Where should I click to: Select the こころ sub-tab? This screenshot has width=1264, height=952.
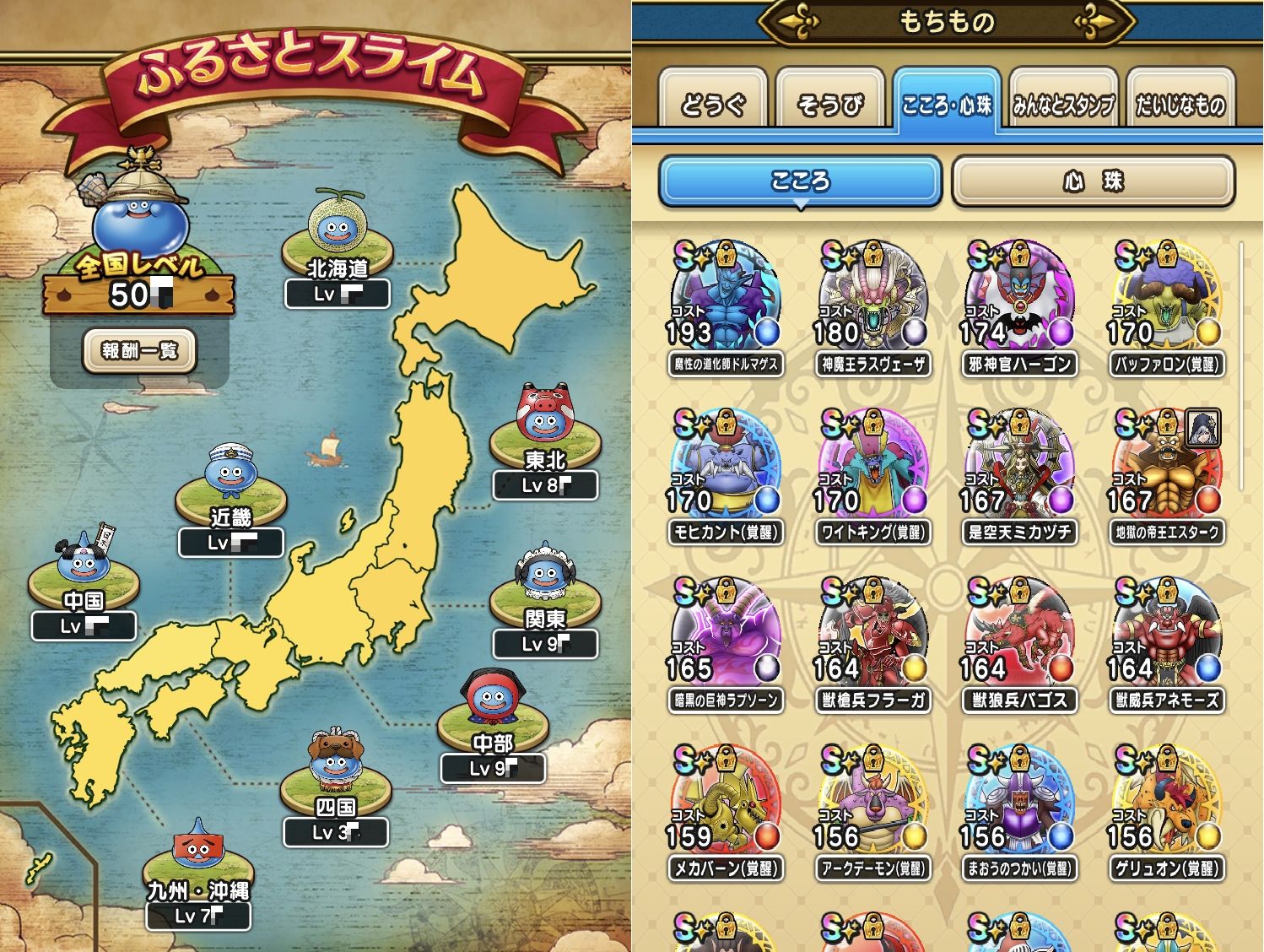pyautogui.click(x=799, y=181)
